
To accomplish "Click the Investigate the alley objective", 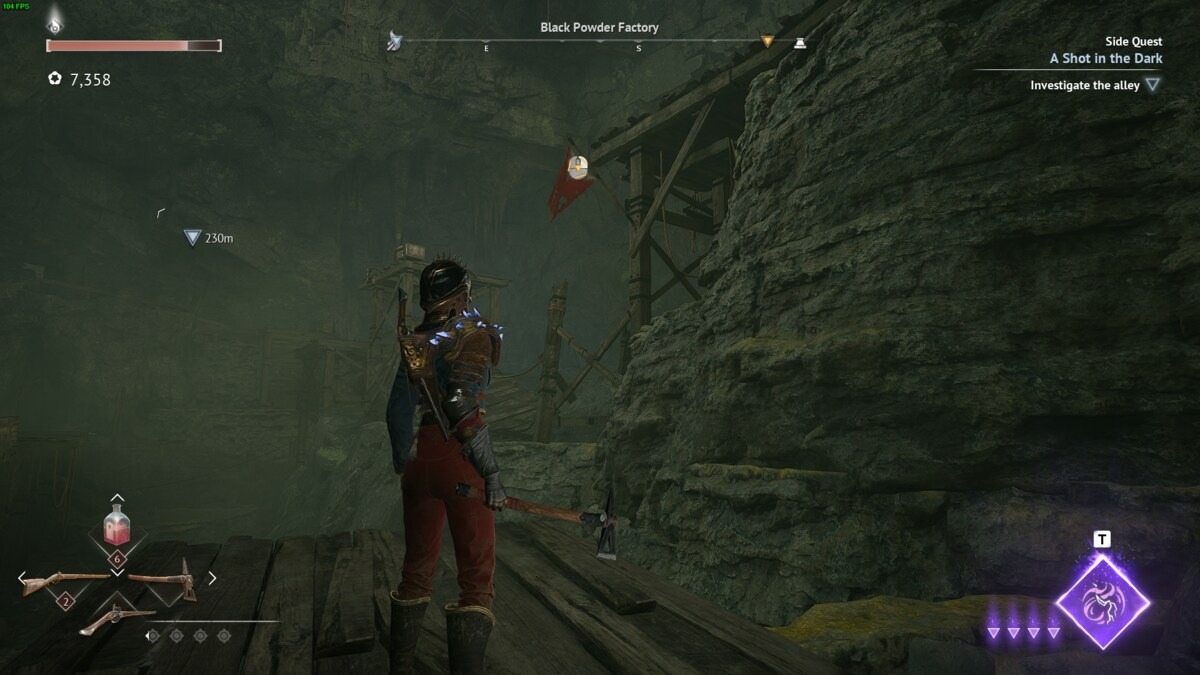I will [1085, 86].
